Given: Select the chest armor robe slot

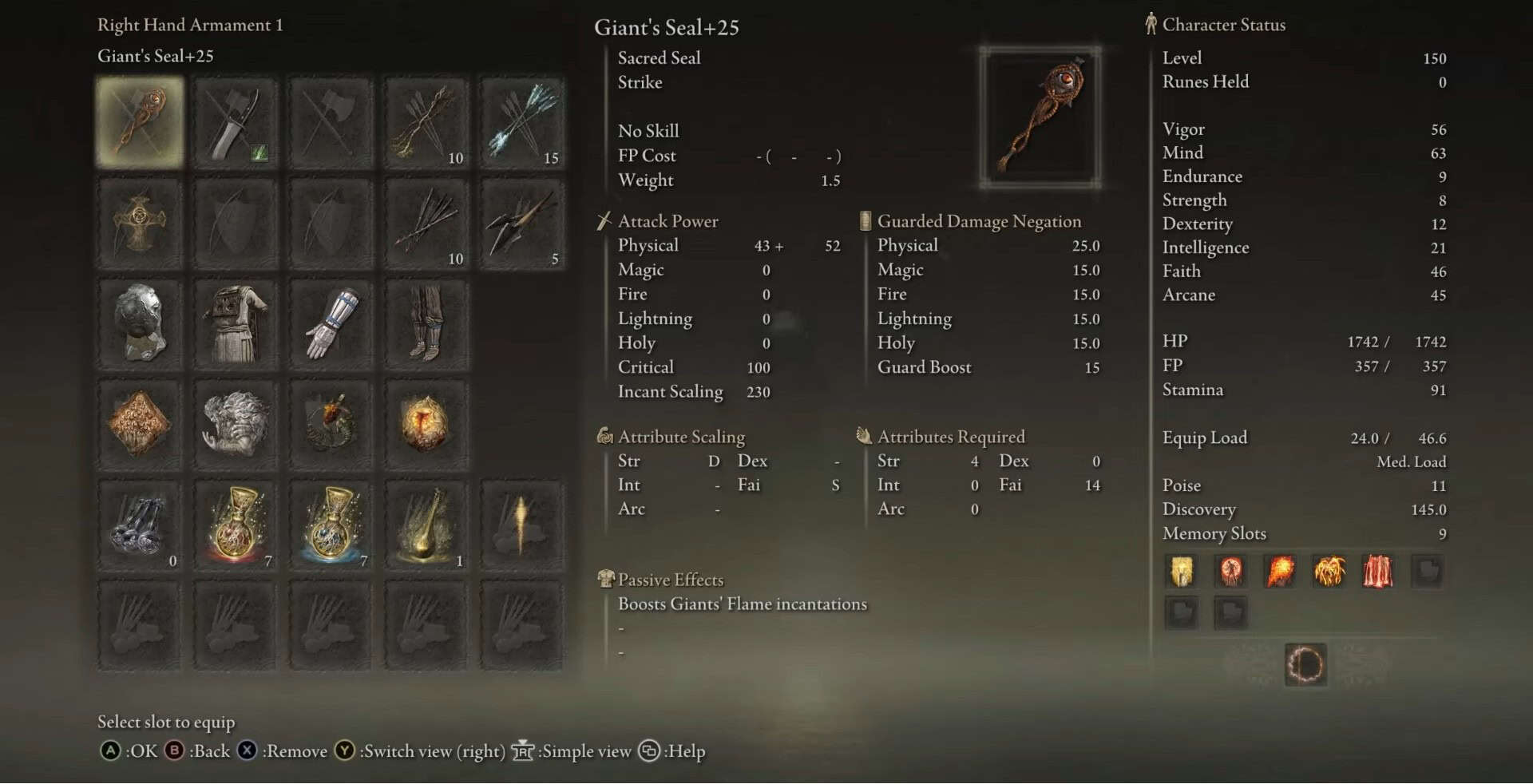Looking at the screenshot, I should 235,323.
